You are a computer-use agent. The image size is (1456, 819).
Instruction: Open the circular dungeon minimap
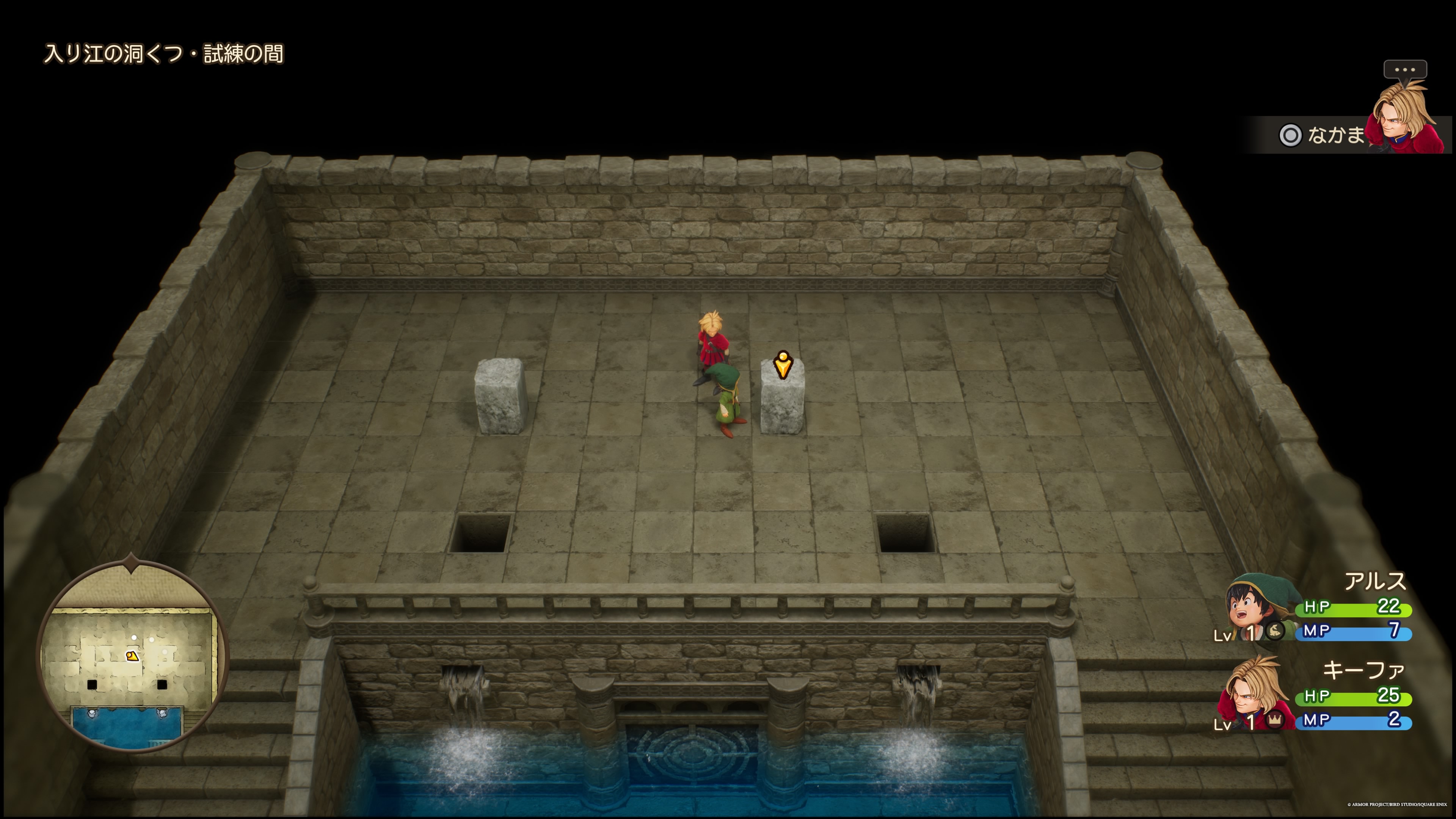(132, 656)
